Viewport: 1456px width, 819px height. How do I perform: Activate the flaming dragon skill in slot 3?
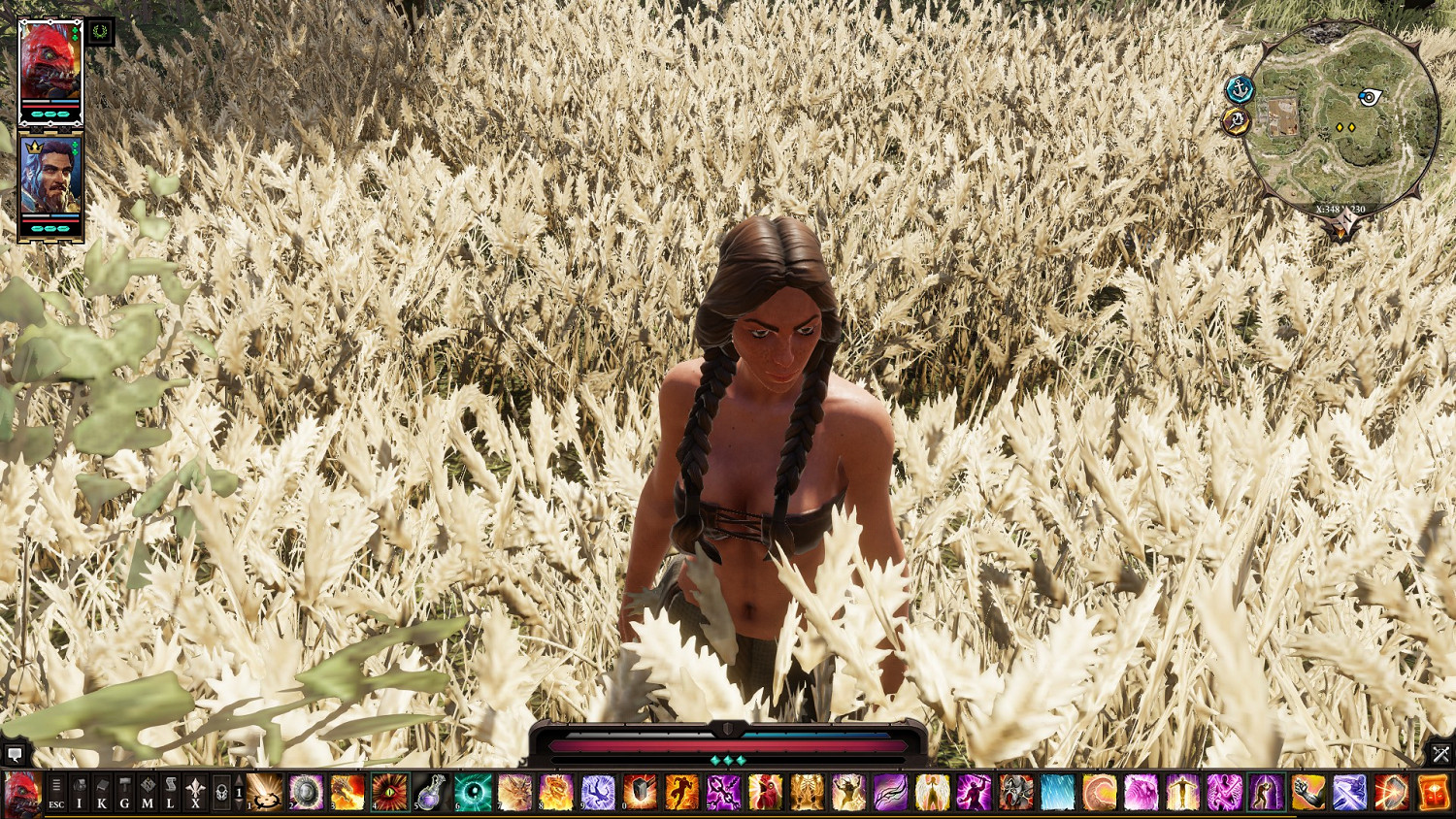[x=347, y=792]
